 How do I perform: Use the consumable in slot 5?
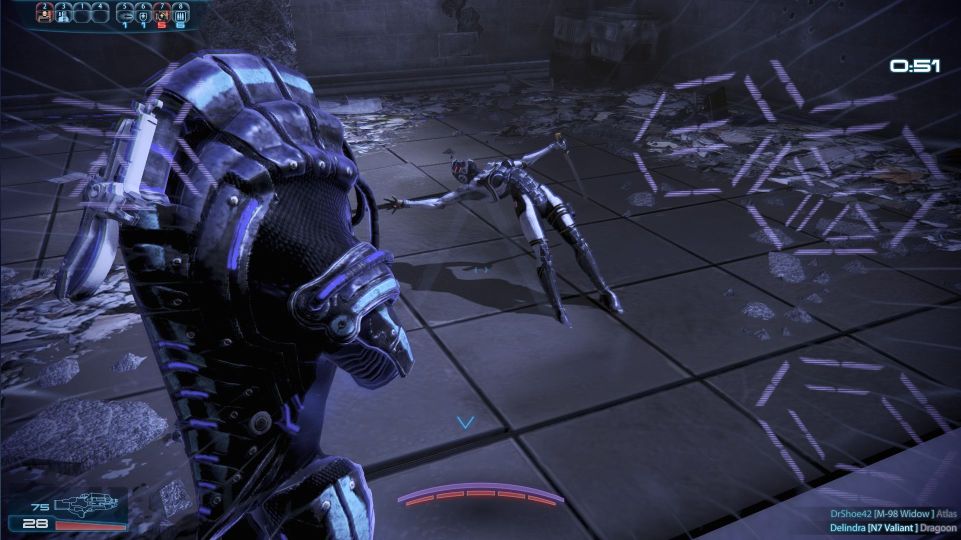pos(125,15)
